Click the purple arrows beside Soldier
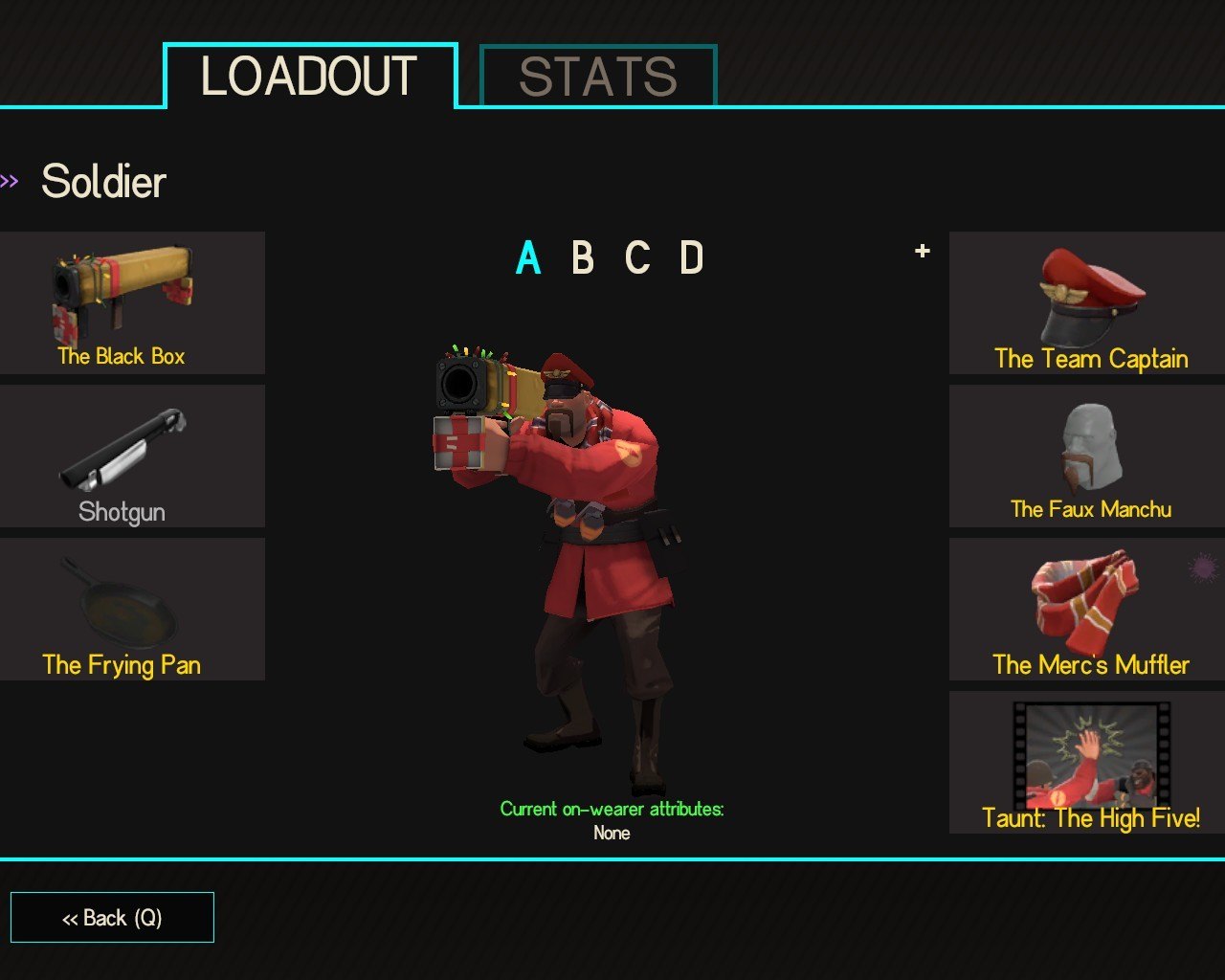 [x=10, y=181]
